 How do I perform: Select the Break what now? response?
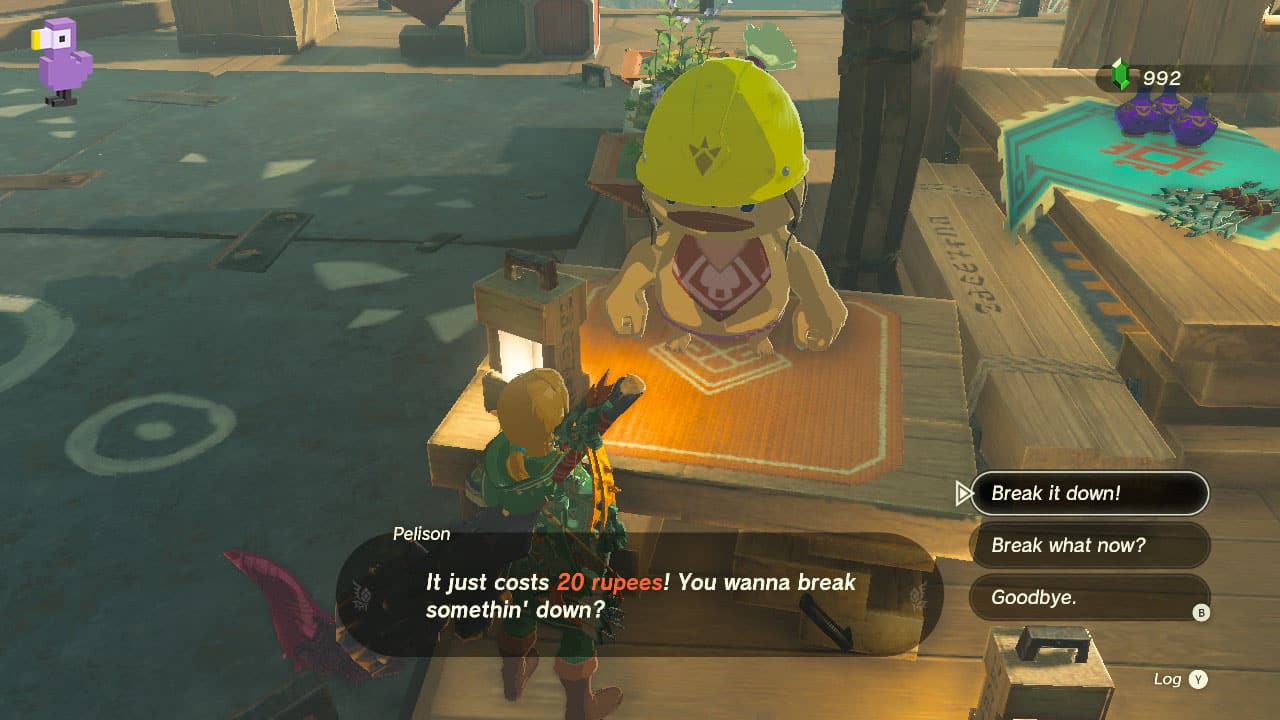pos(1090,546)
